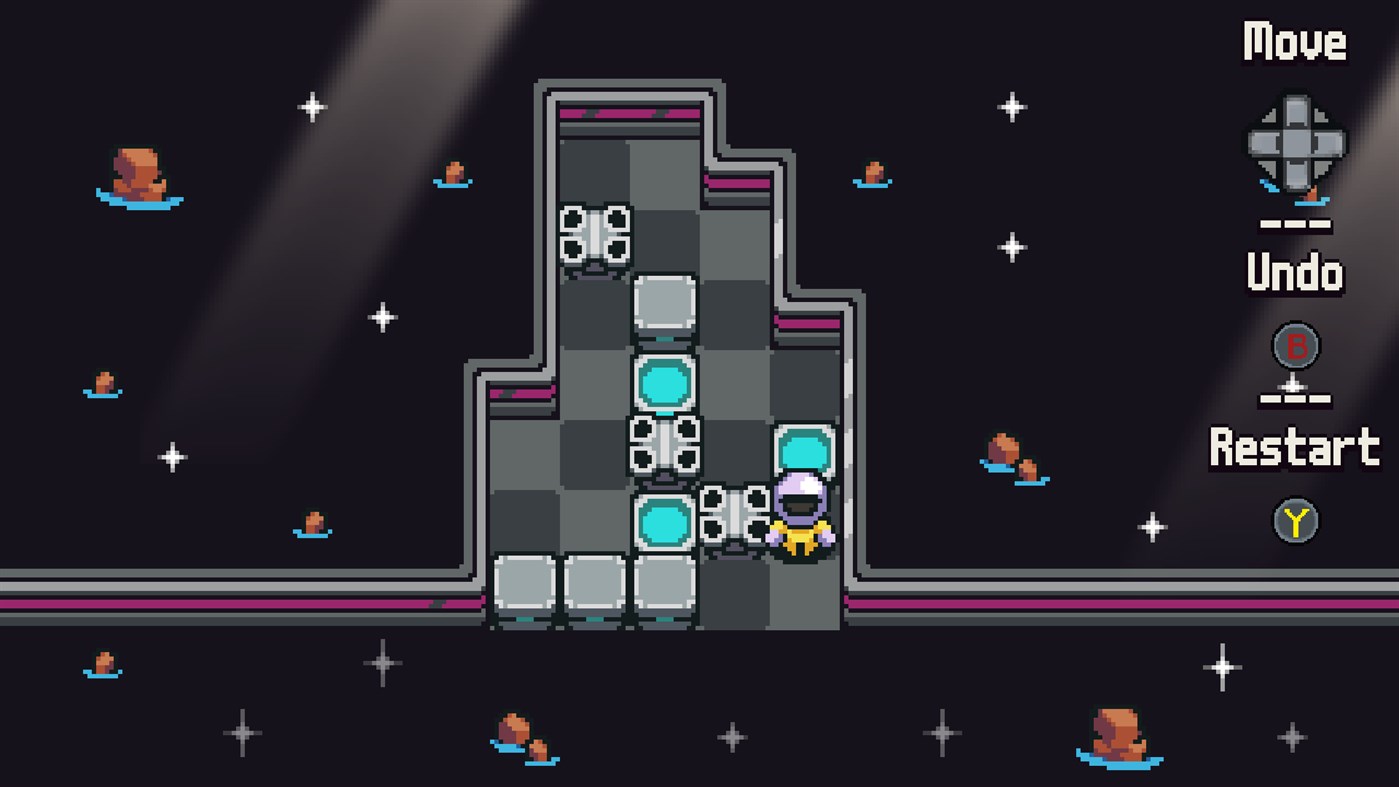Click the gear block in the middle column

(x=665, y=444)
